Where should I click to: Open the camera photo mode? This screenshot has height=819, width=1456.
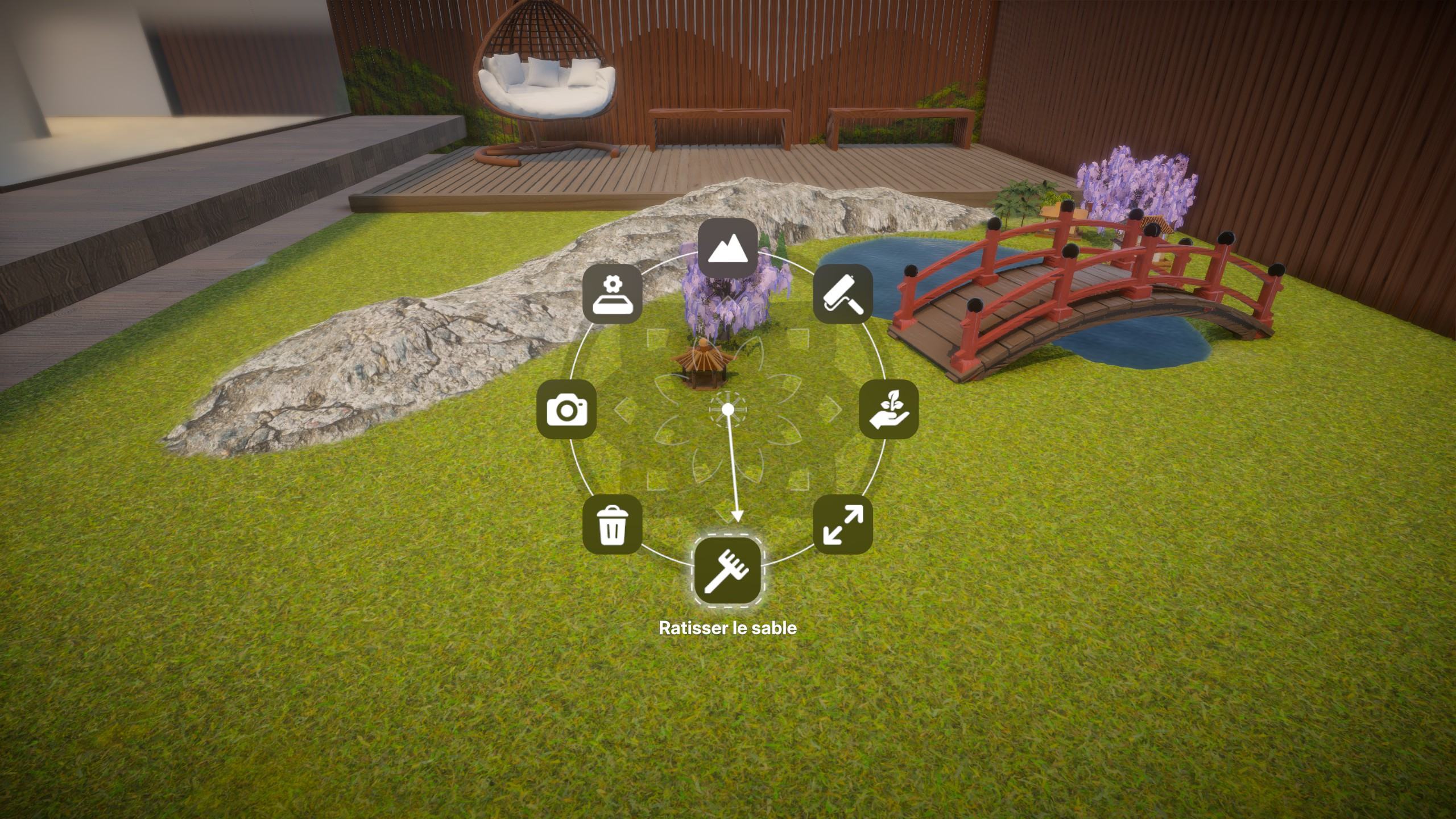coord(566,409)
